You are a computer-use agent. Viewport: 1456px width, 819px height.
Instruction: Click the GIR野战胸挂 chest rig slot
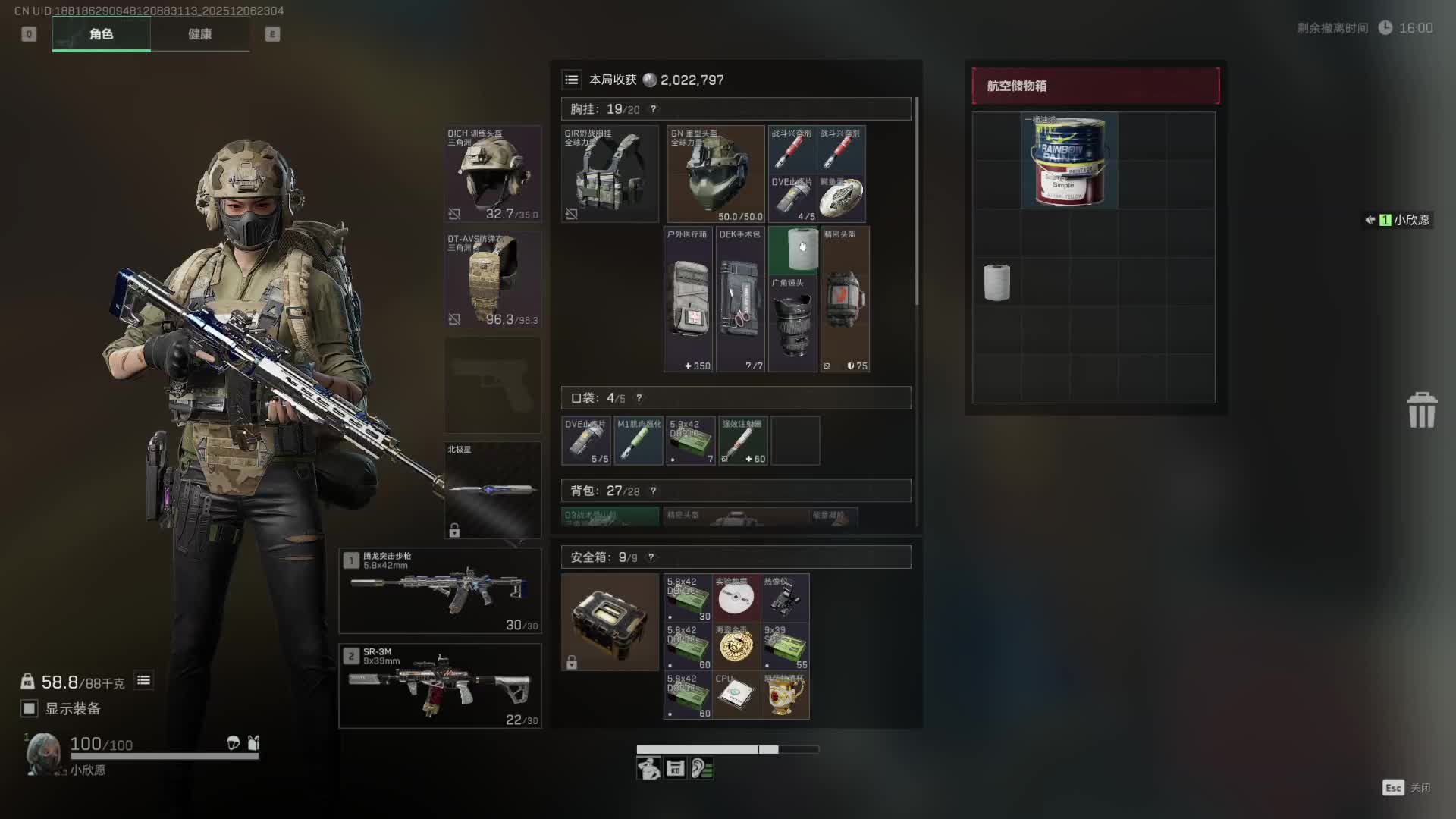coord(610,174)
